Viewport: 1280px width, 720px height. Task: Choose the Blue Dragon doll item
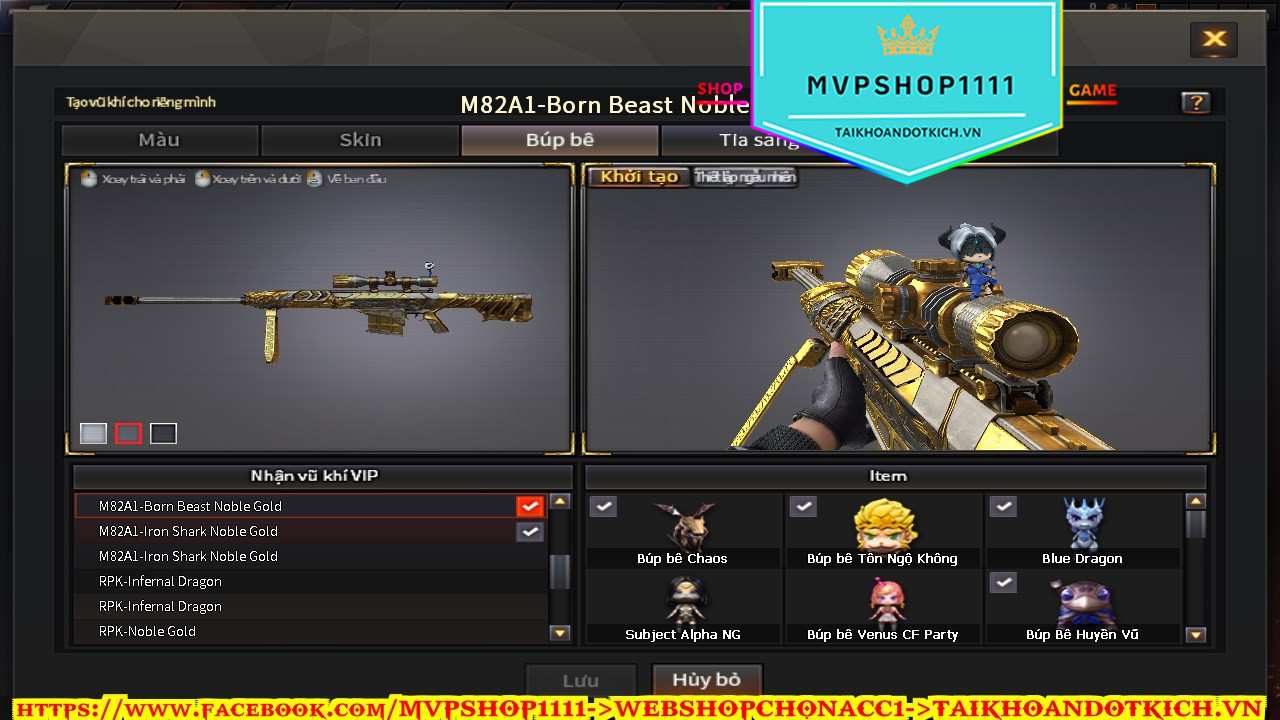[1083, 531]
